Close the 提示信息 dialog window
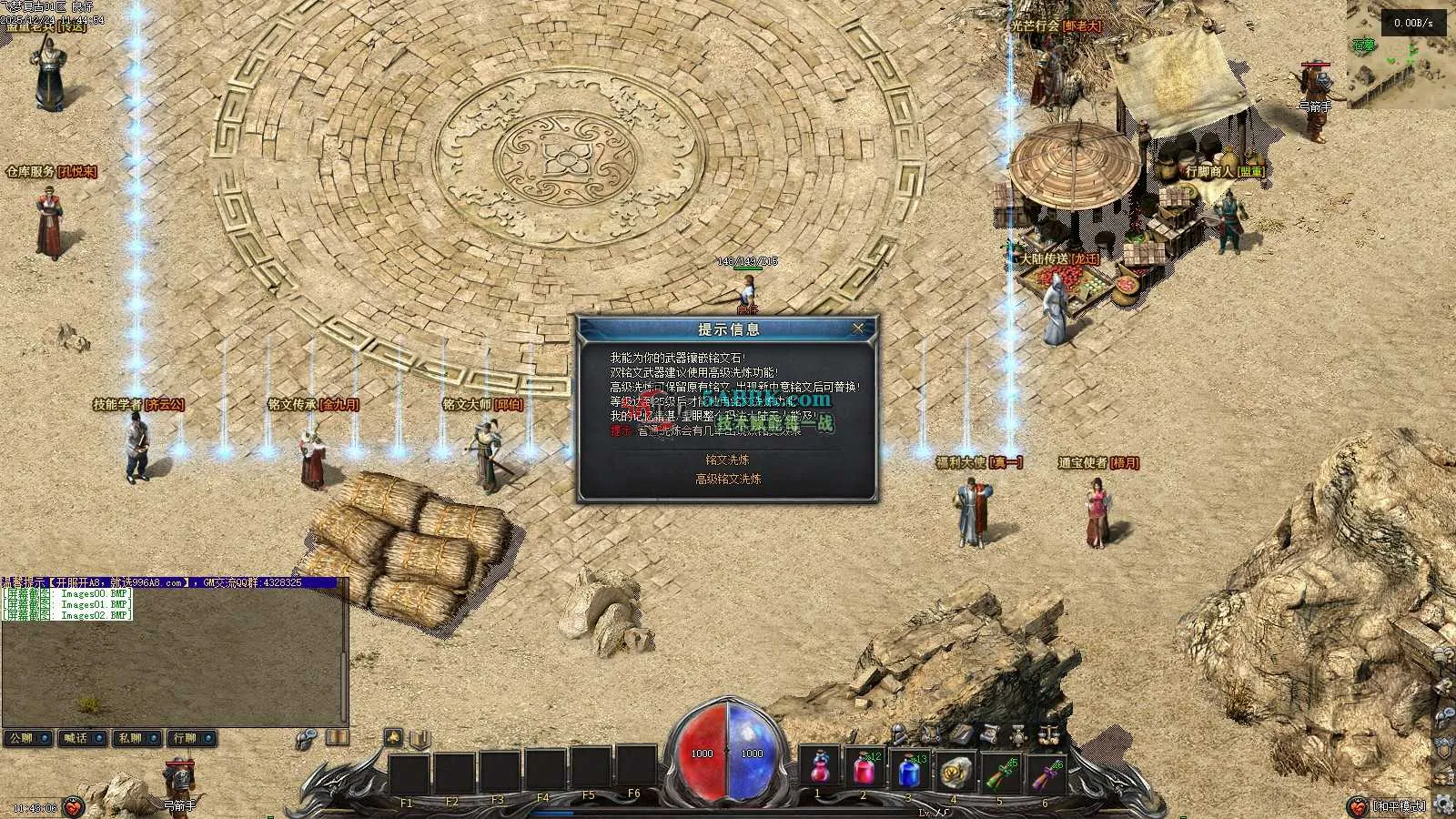The image size is (1456, 819). pos(857,329)
